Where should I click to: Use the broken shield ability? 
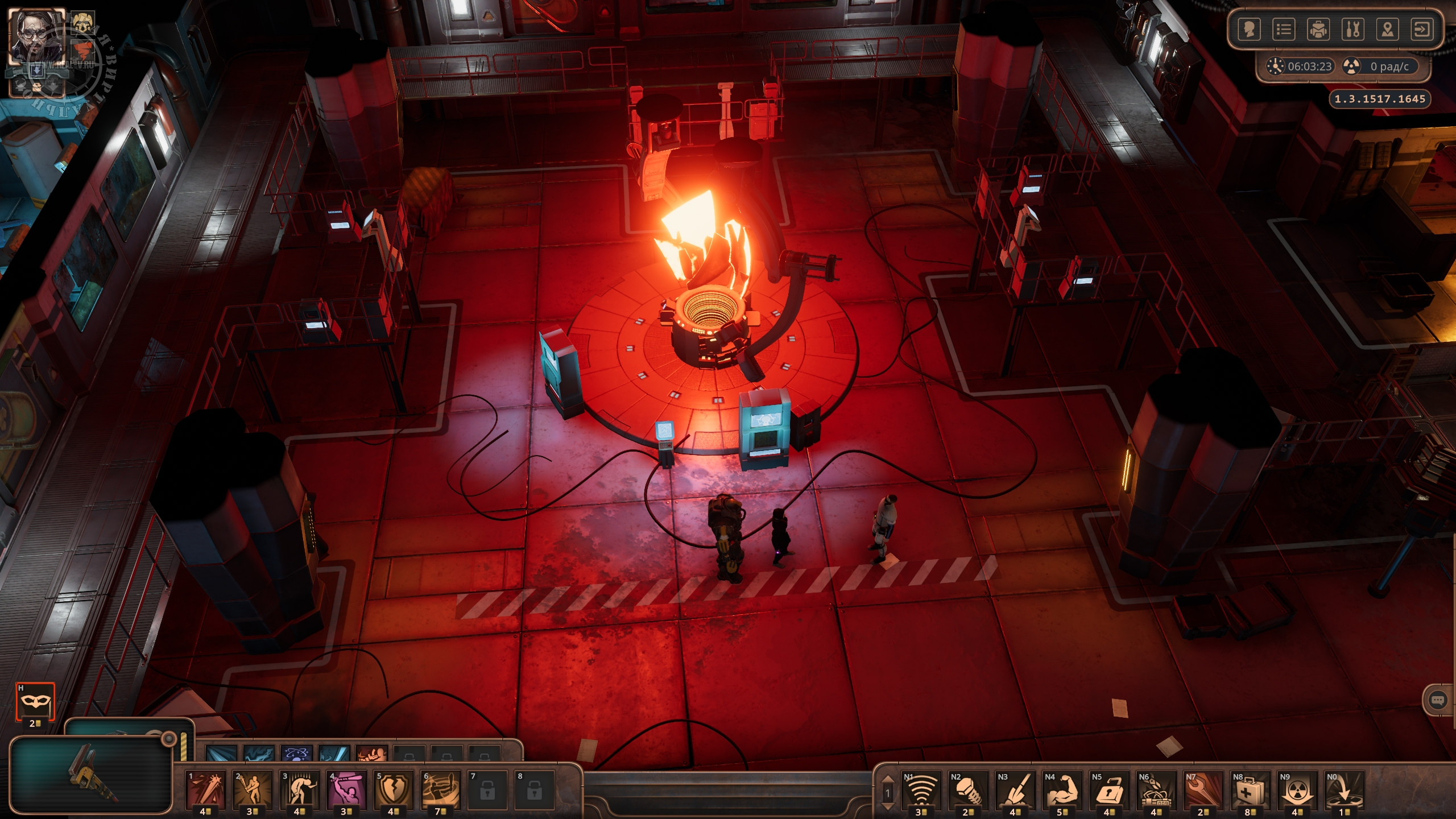click(394, 789)
